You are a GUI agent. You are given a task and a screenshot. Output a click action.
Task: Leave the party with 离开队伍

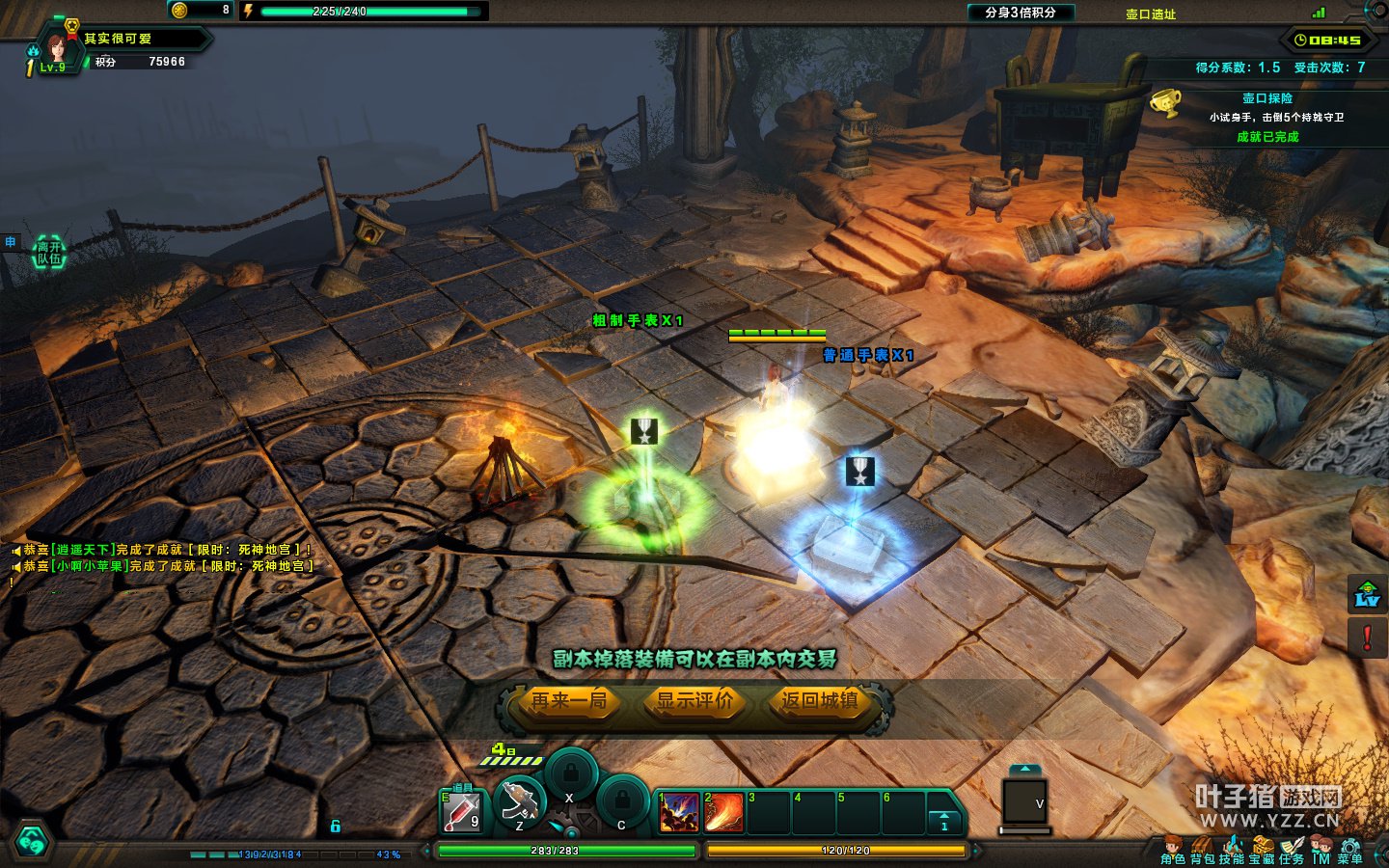click(49, 253)
